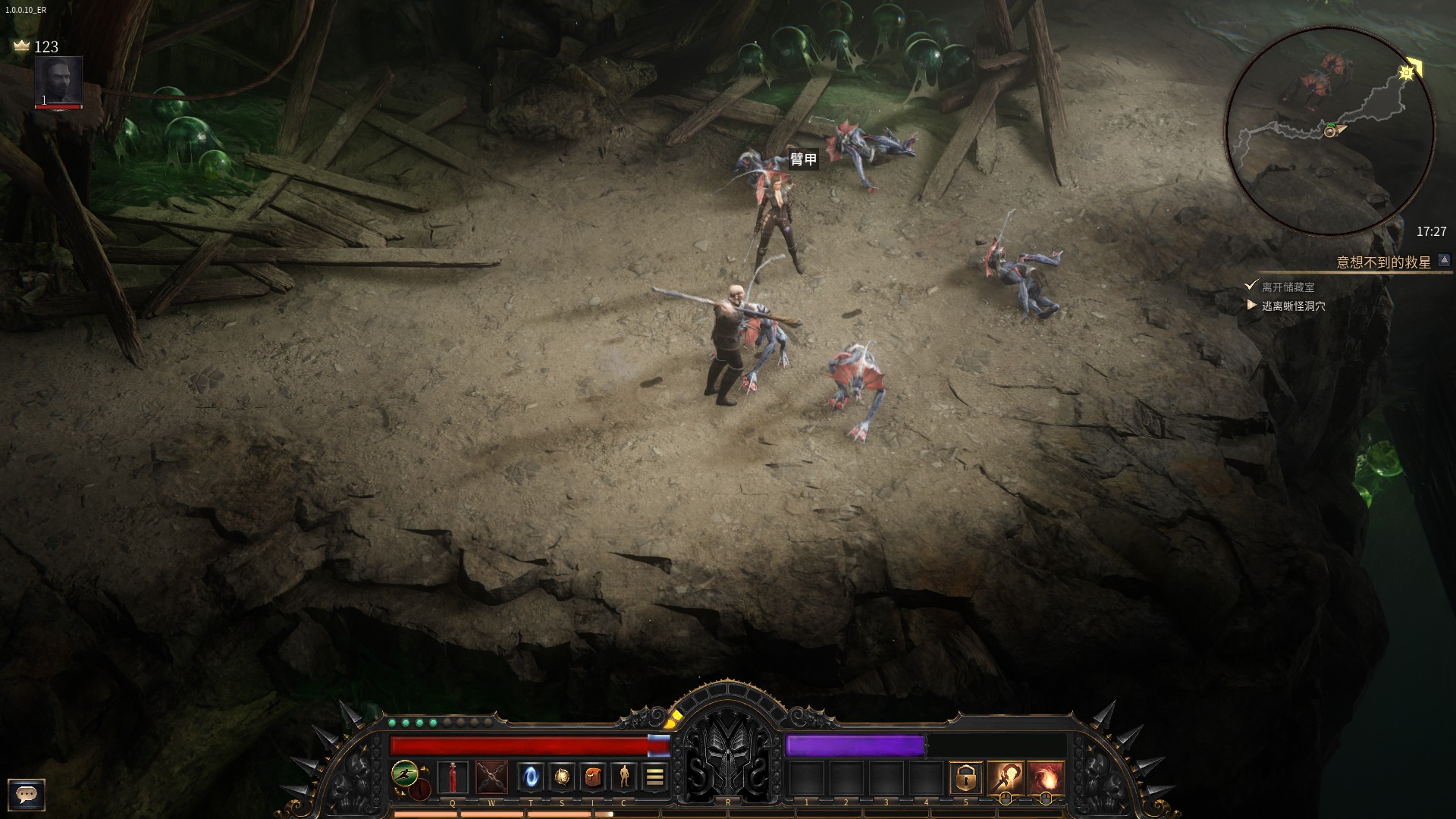1456x819 pixels.
Task: Open the three-bar main menu button
Action: click(655, 777)
